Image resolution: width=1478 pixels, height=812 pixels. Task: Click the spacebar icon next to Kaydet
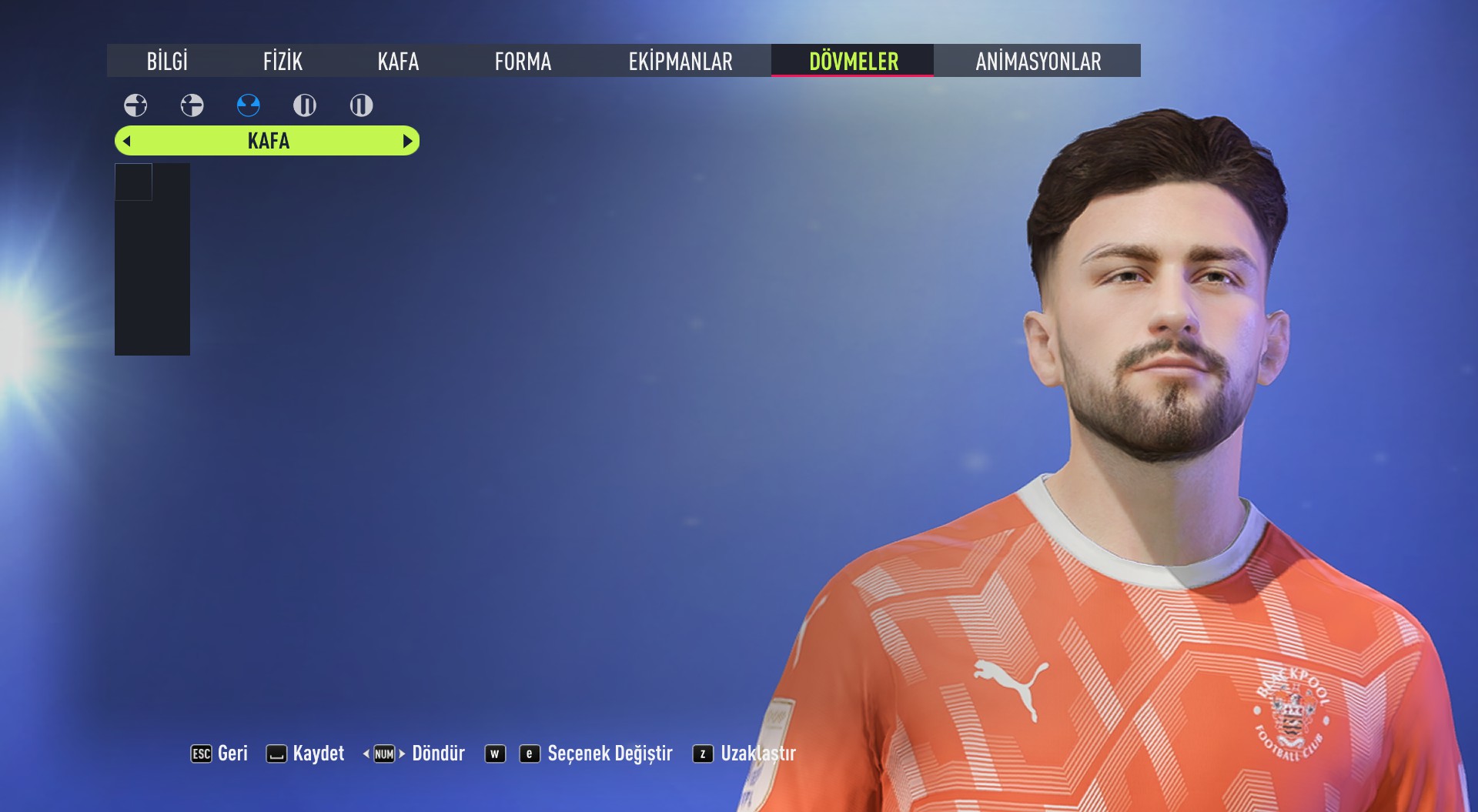click(277, 754)
